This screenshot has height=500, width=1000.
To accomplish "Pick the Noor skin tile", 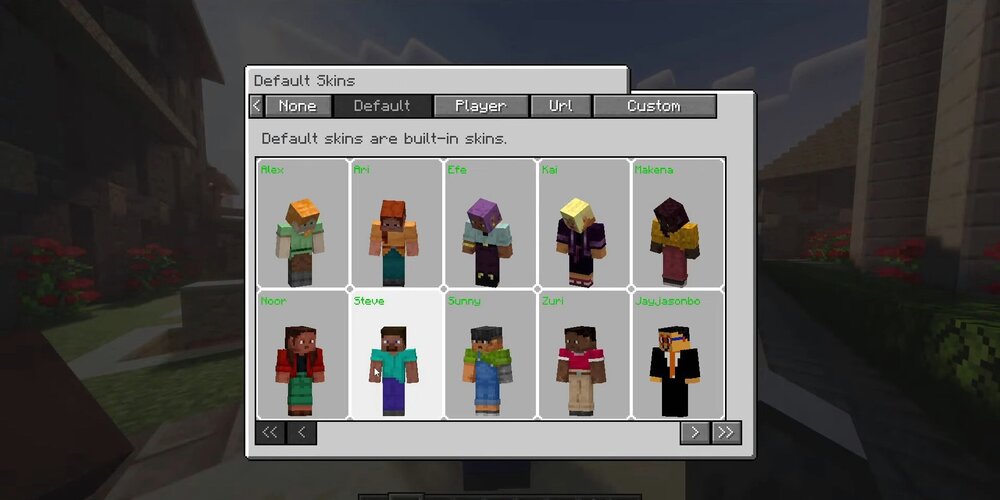I will [x=303, y=355].
